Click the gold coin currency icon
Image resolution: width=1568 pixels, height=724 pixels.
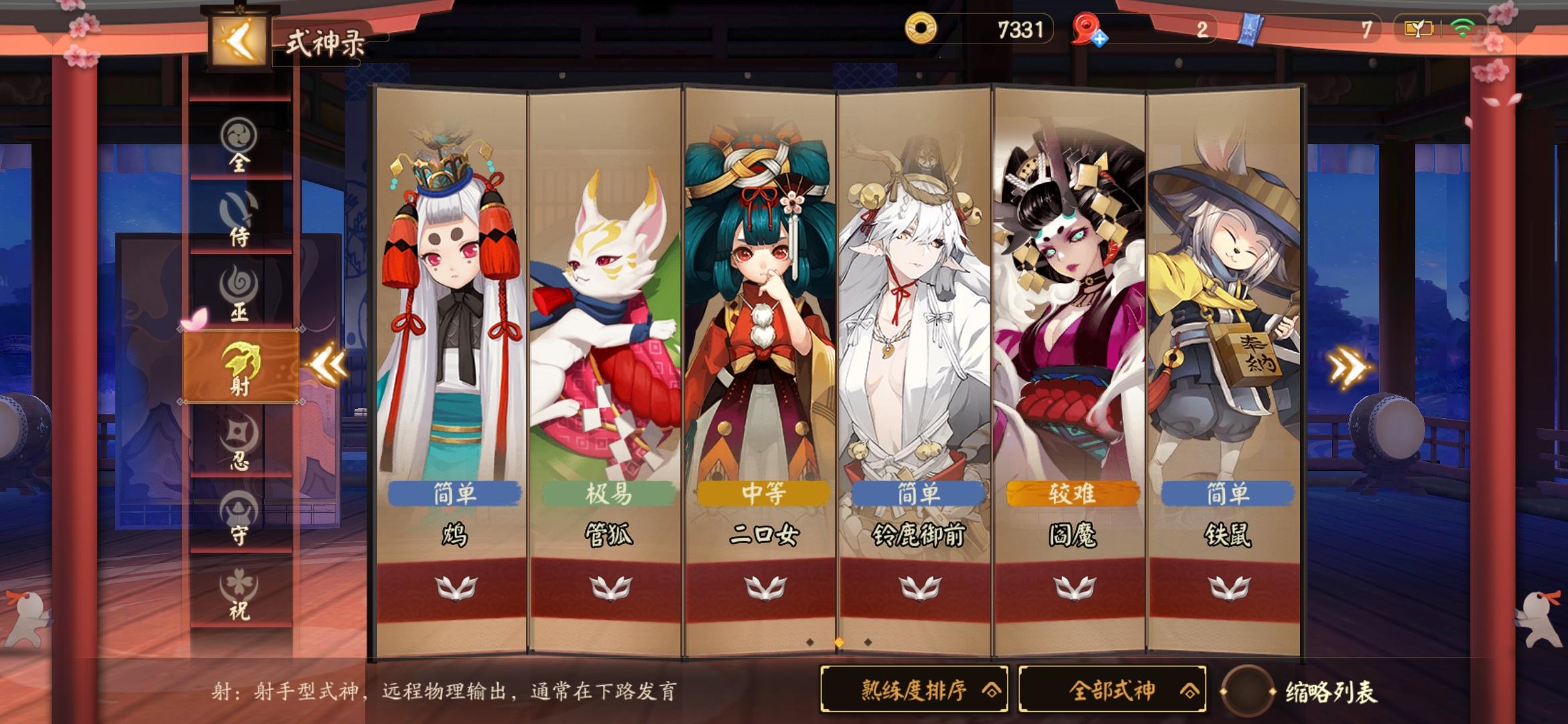tap(923, 28)
